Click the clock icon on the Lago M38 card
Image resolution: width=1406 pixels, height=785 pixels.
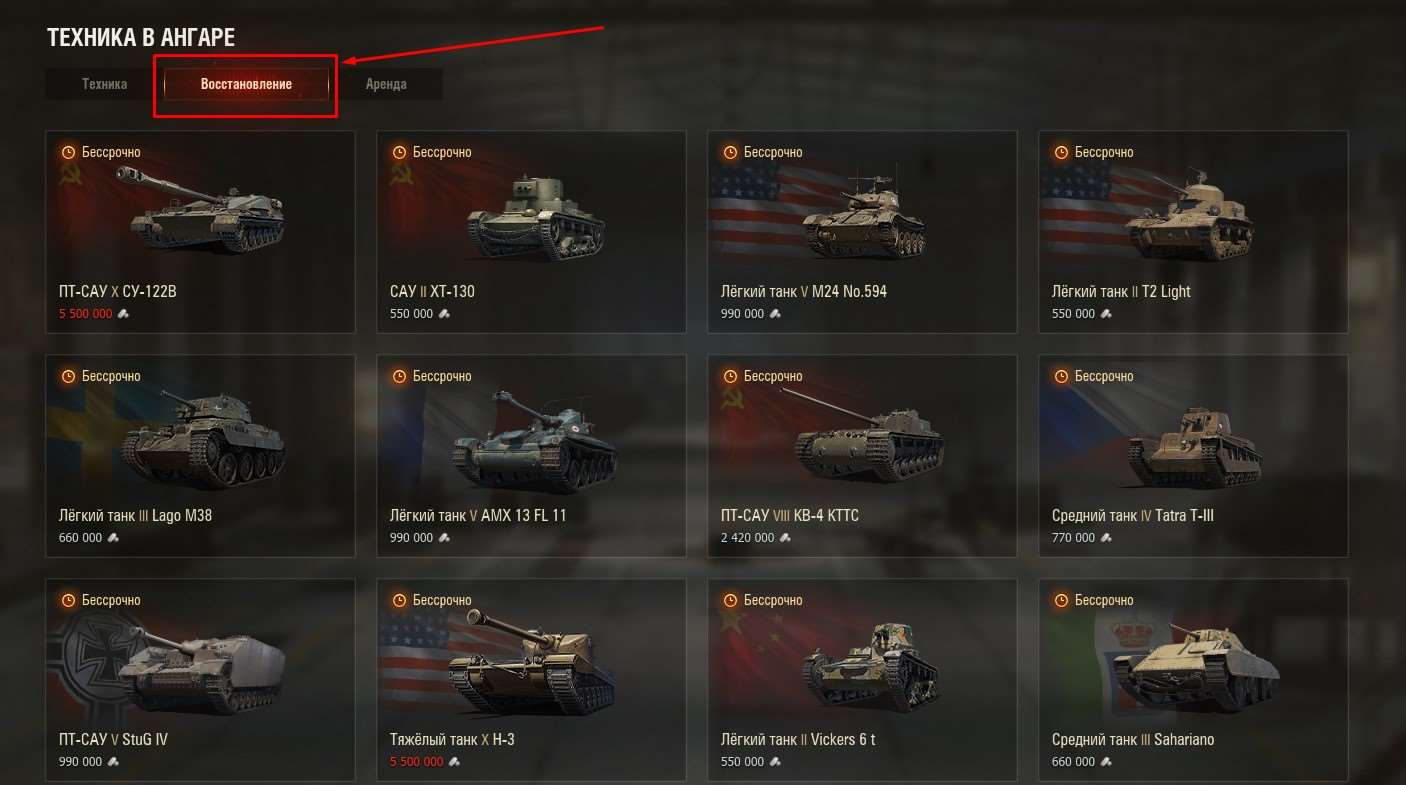[x=68, y=376]
